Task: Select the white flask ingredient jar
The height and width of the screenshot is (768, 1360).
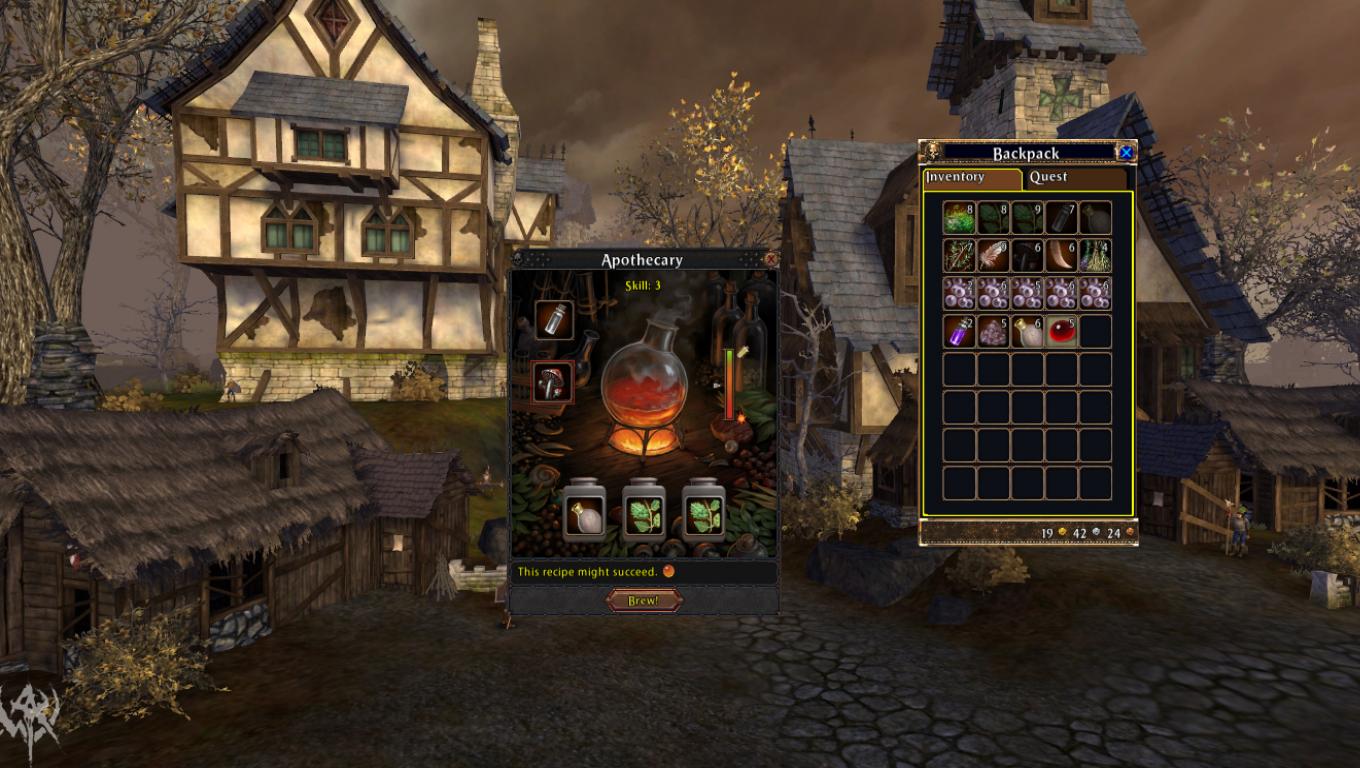Action: (x=585, y=514)
